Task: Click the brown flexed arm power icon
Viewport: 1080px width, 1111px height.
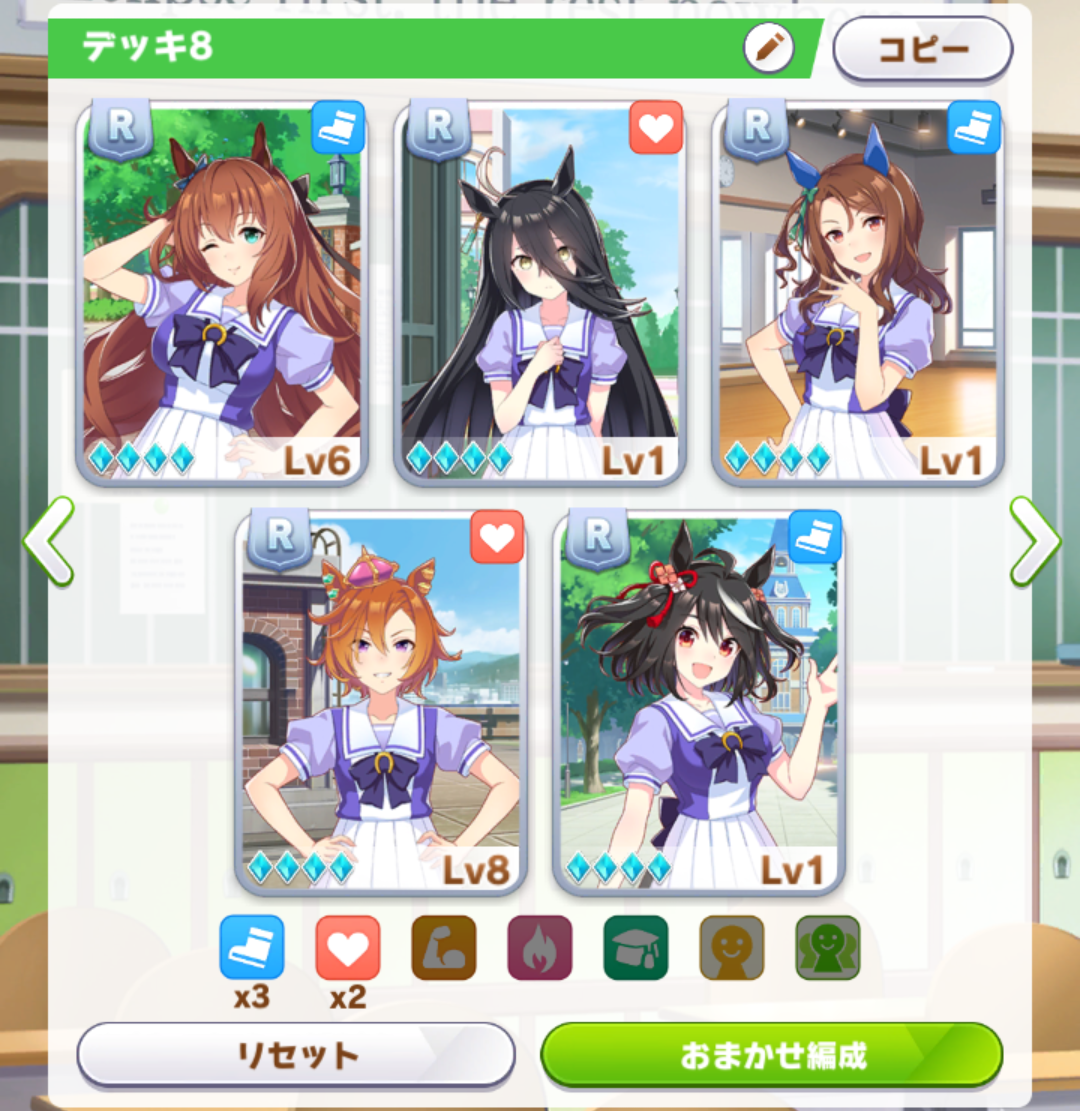Action: click(x=444, y=947)
